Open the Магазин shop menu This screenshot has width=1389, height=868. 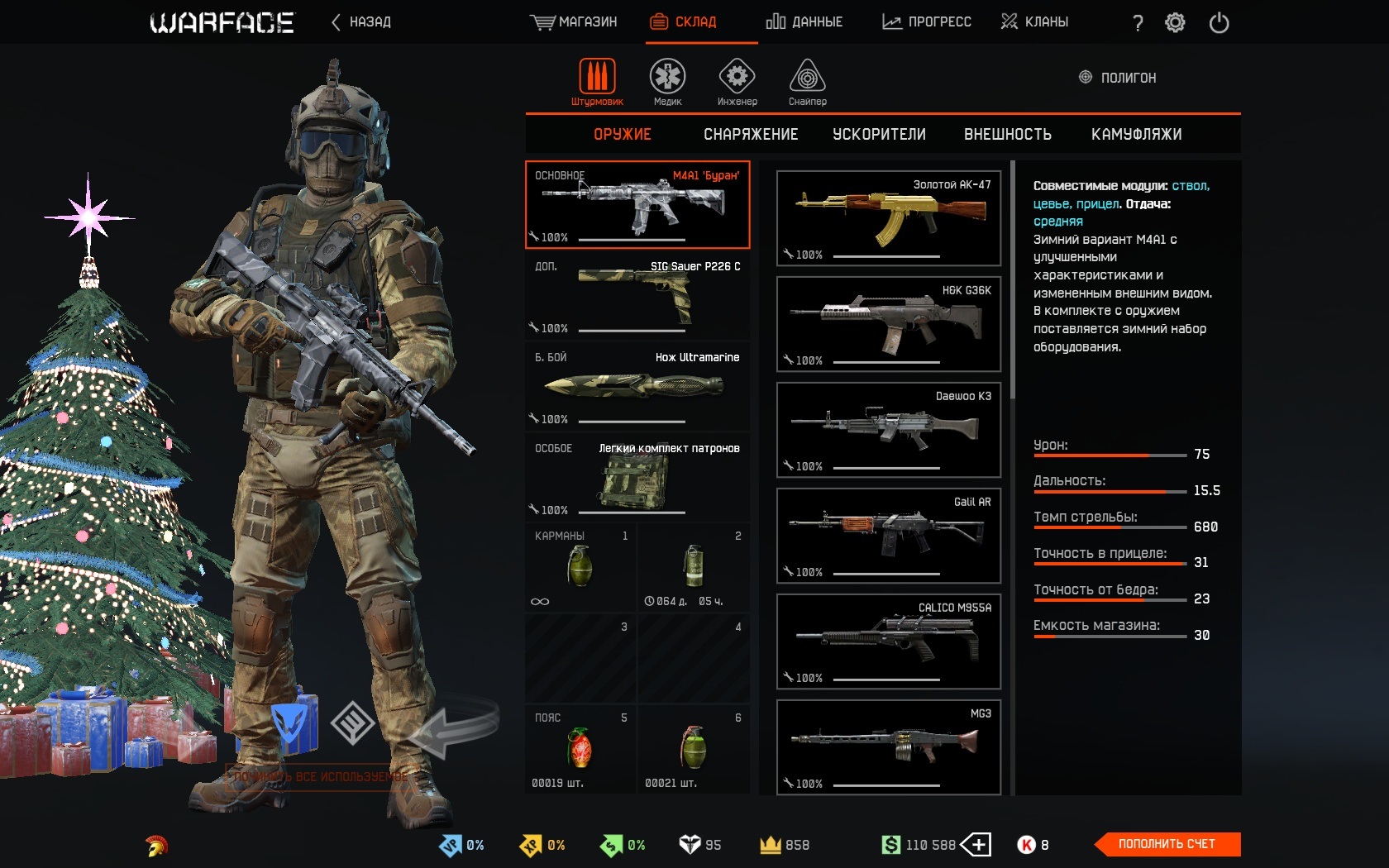(574, 22)
